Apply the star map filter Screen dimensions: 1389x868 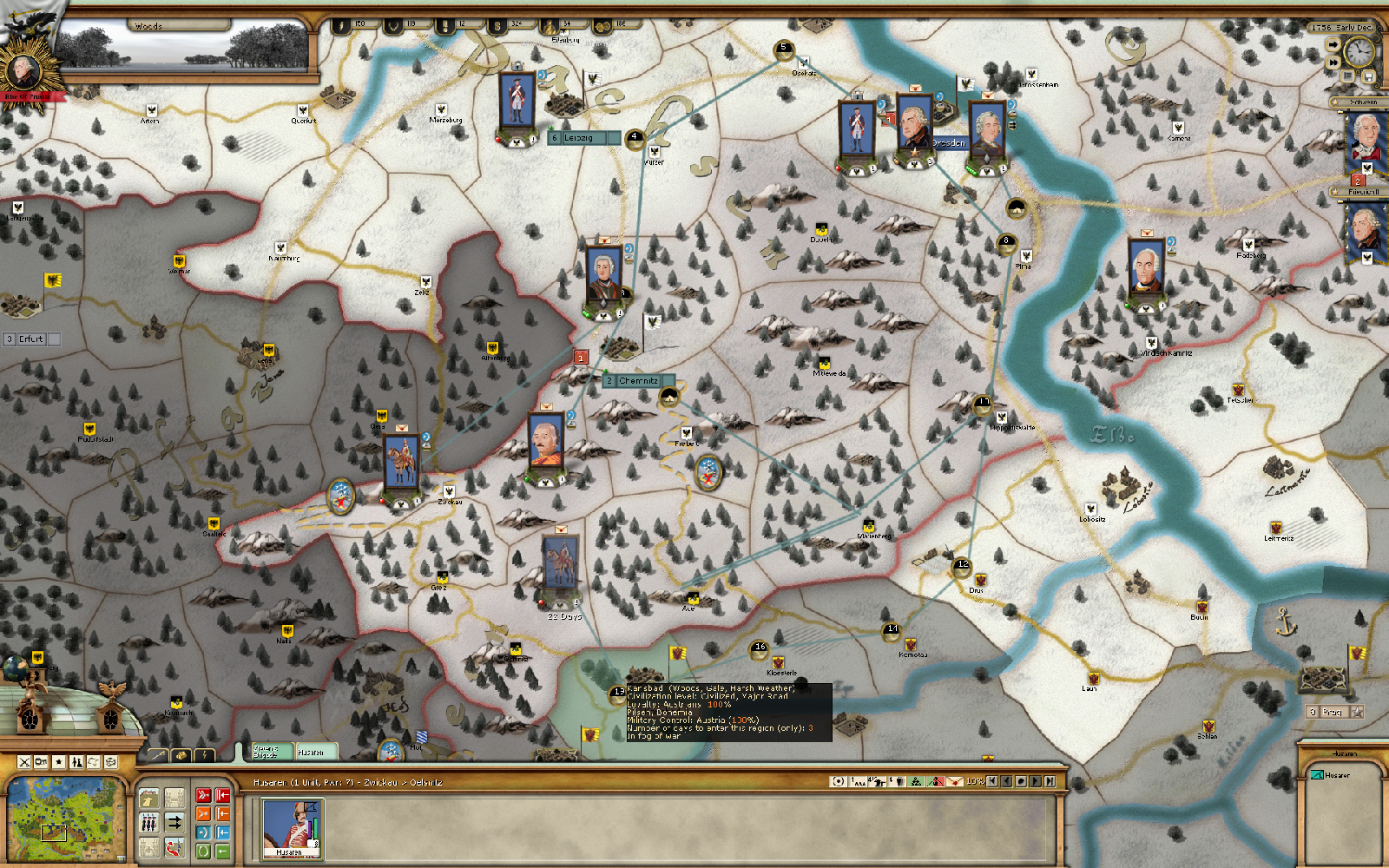click(59, 762)
